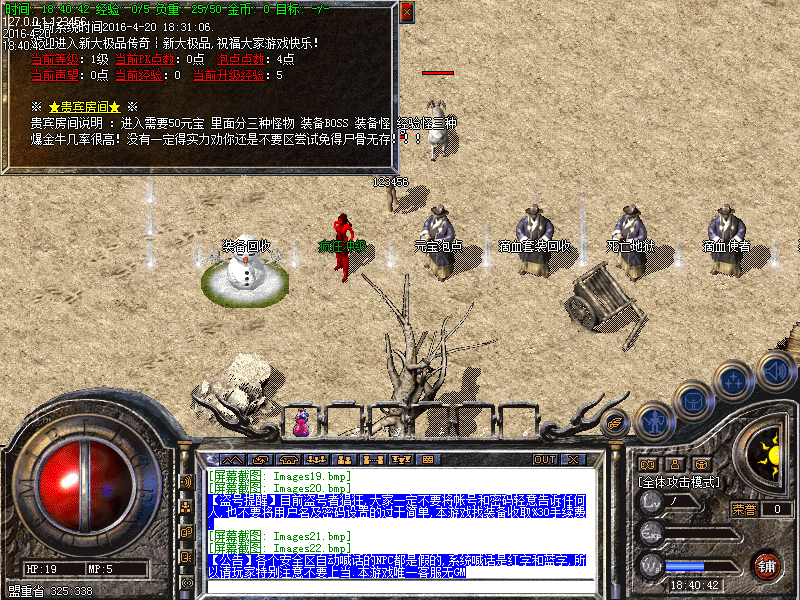
Task: Open the bag inventory round button
Action: coord(694,400)
